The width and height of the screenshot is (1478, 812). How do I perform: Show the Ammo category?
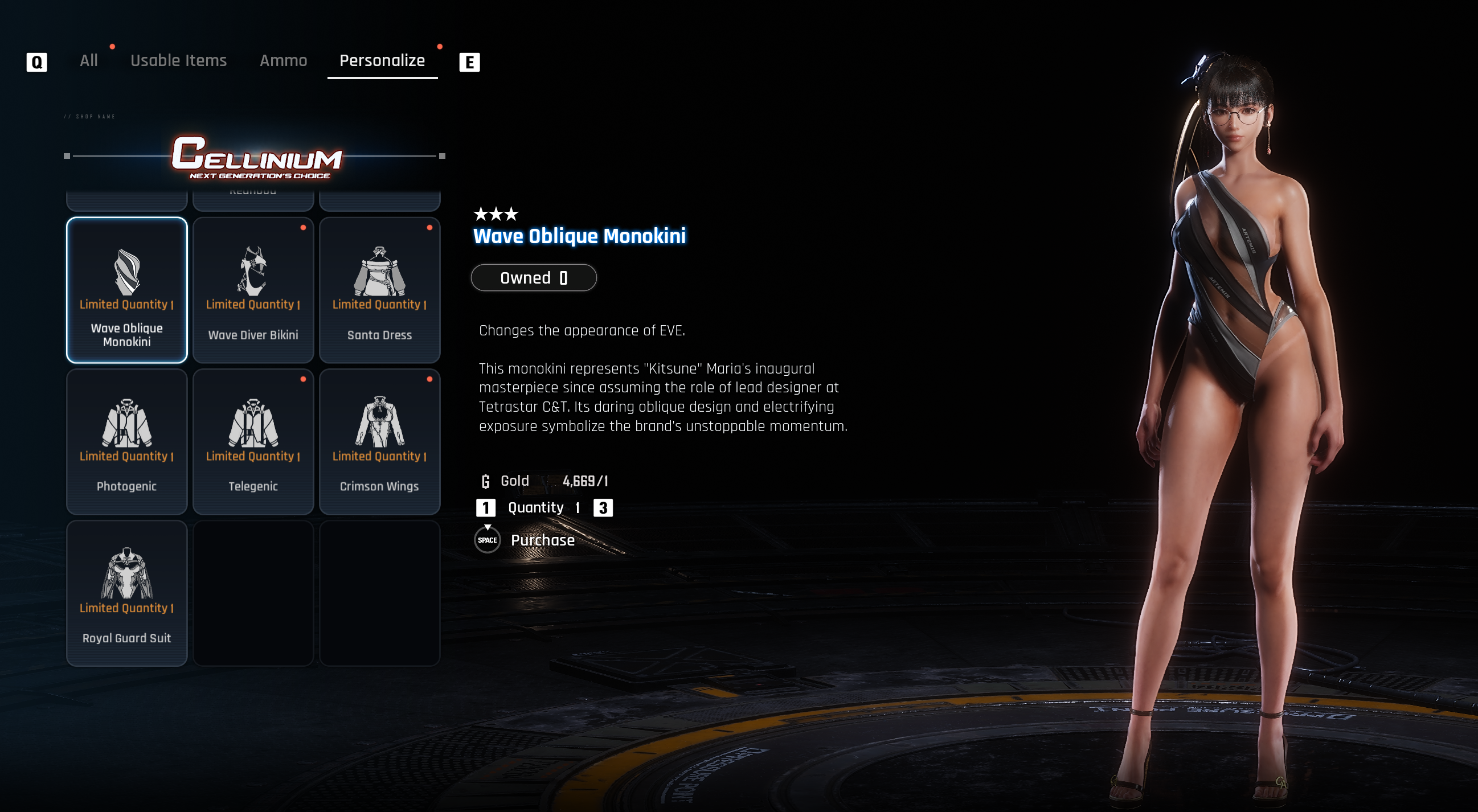(283, 60)
